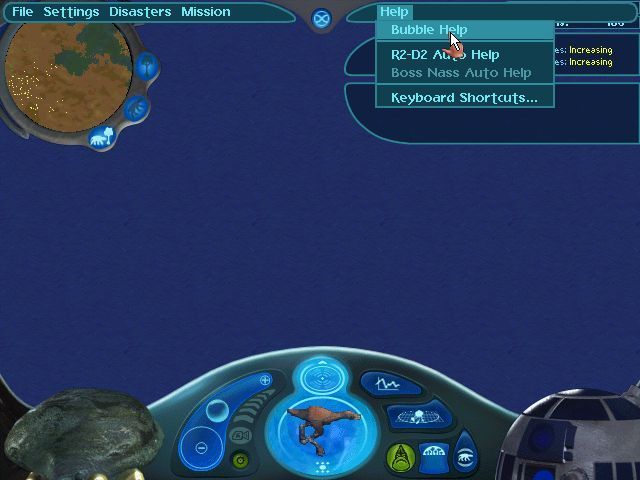This screenshot has height=480, width=640.
Task: Toggle the insect filter beside the minimap
Action: click(x=137, y=108)
